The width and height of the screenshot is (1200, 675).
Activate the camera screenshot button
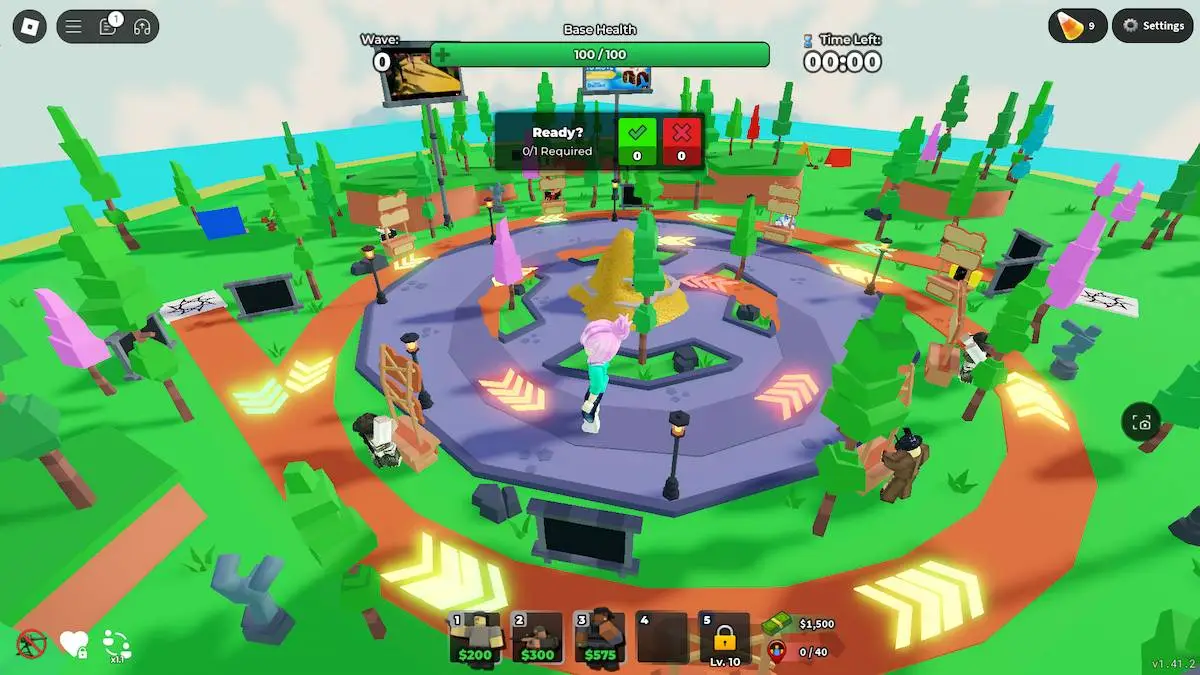point(1142,423)
